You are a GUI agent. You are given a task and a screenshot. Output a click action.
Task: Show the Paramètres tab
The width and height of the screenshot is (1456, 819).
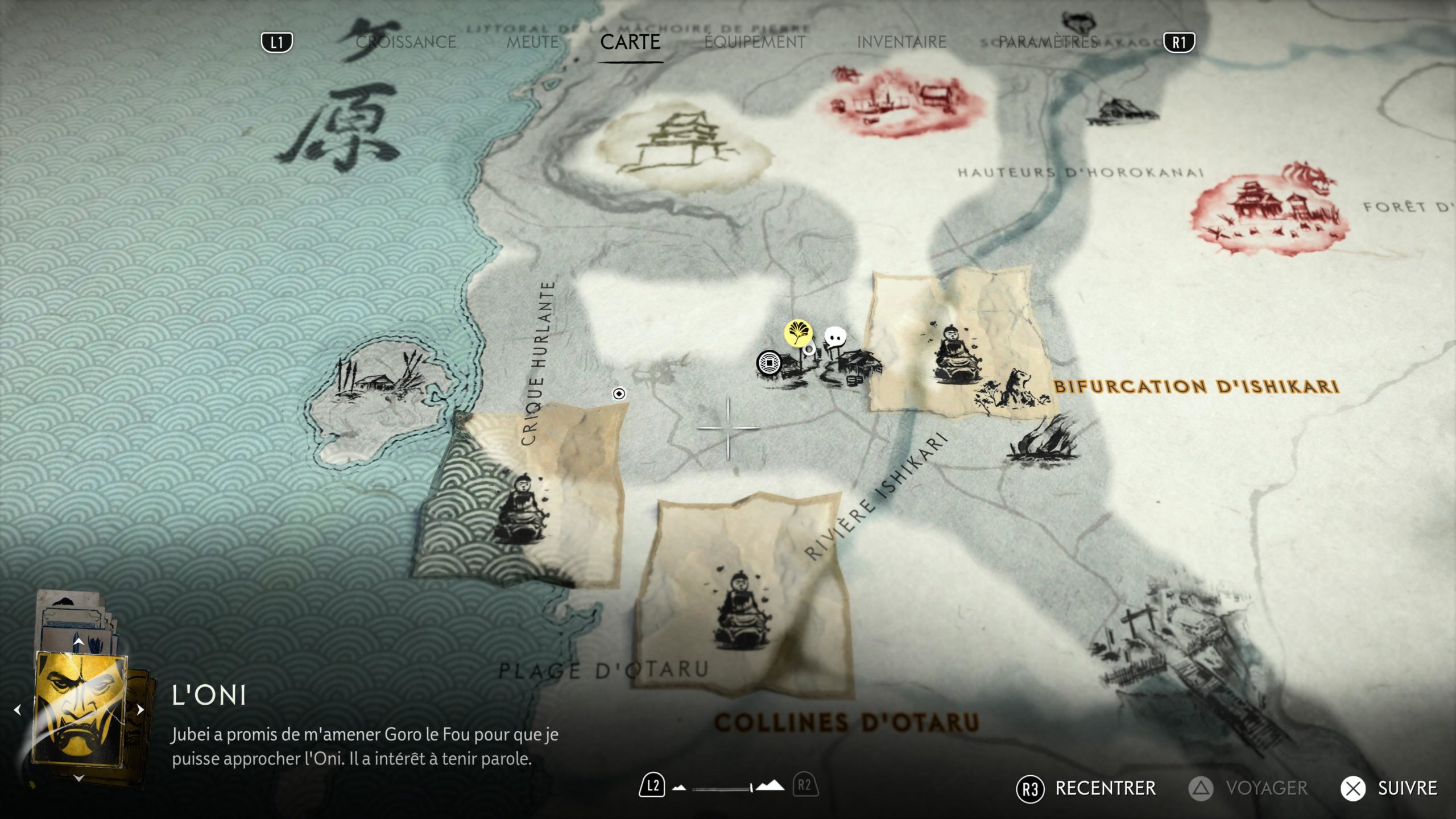(1048, 42)
